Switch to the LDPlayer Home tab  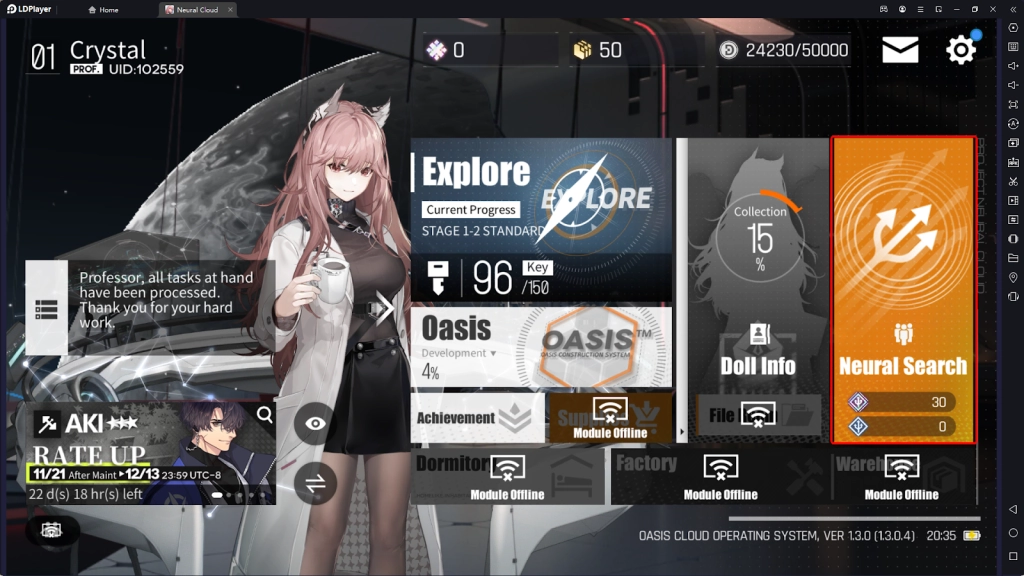point(103,10)
